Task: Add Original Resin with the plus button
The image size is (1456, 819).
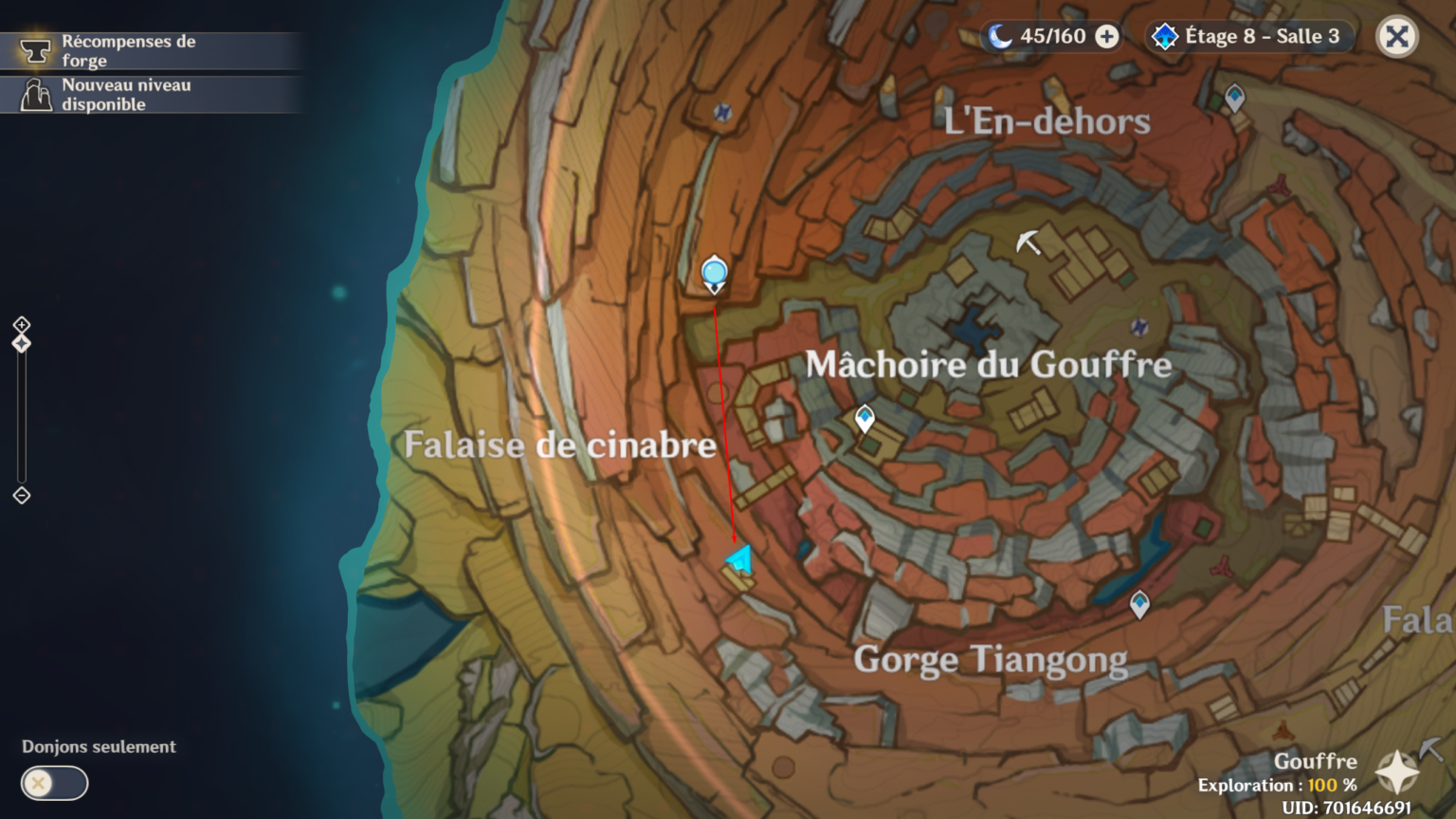Action: click(x=1106, y=37)
